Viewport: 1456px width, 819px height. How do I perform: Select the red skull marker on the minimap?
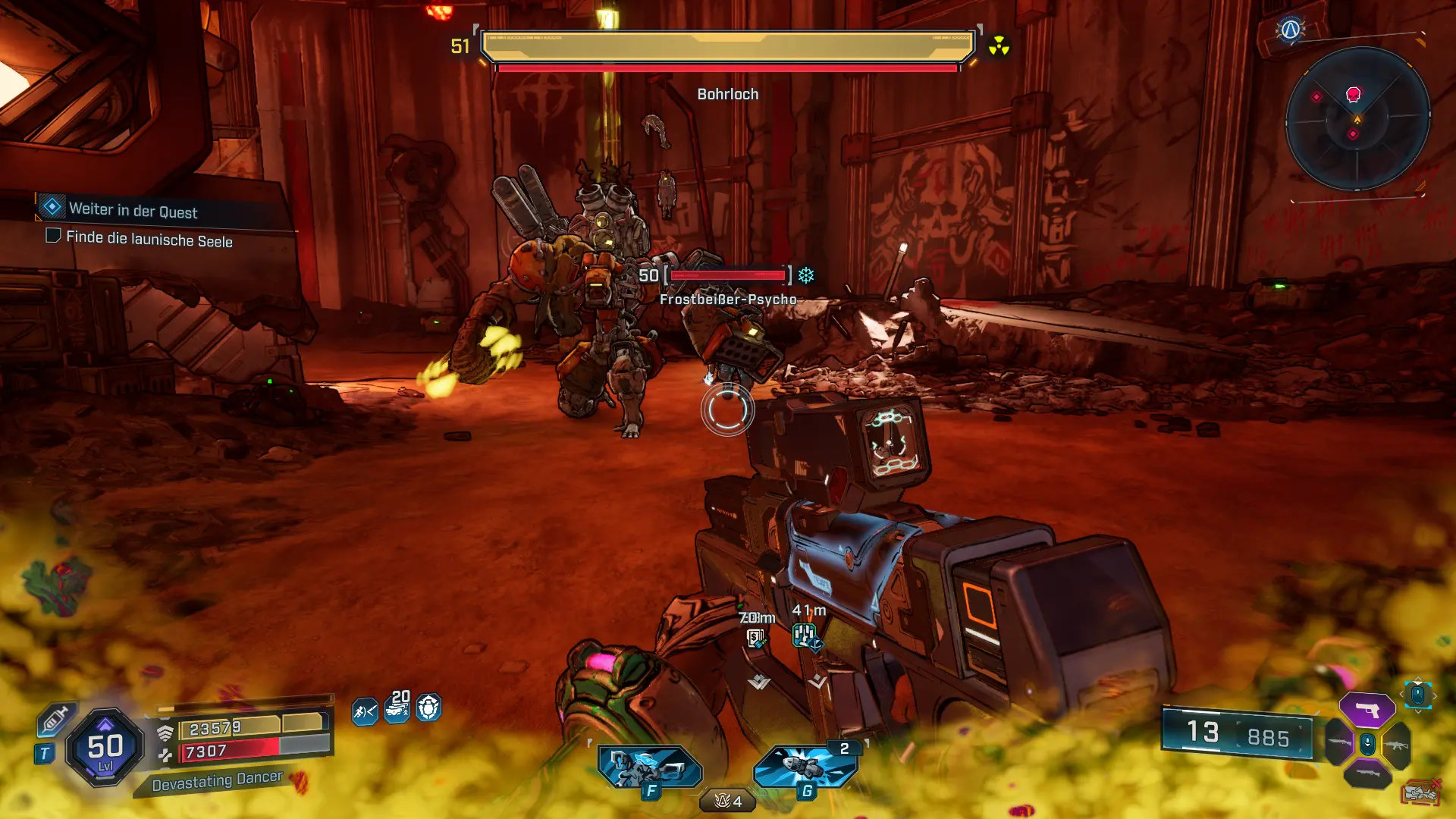[1353, 95]
